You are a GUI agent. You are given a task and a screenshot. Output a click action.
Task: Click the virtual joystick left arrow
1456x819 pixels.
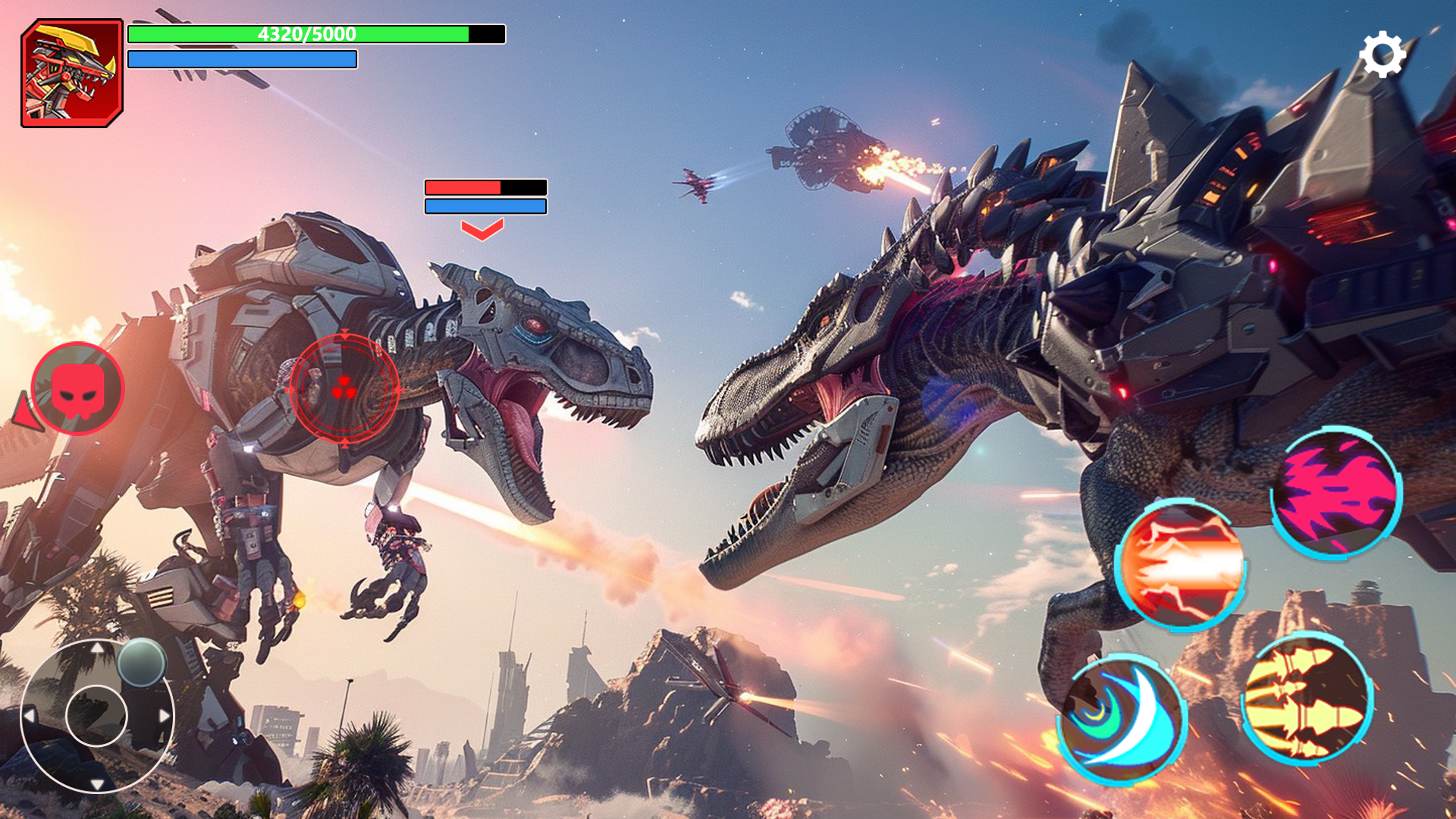[x=30, y=715]
